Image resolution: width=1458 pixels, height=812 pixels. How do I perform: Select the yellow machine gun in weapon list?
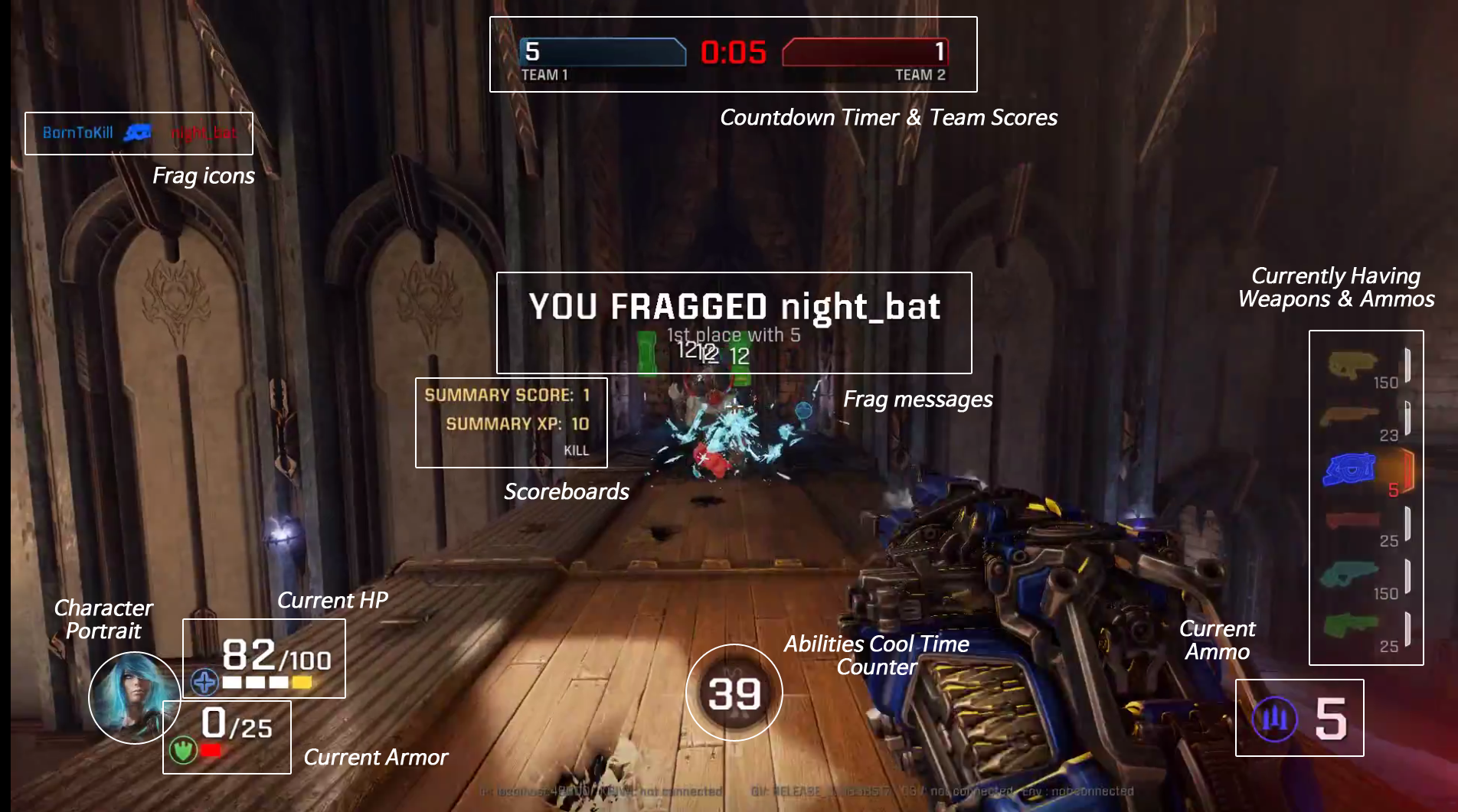click(x=1353, y=364)
